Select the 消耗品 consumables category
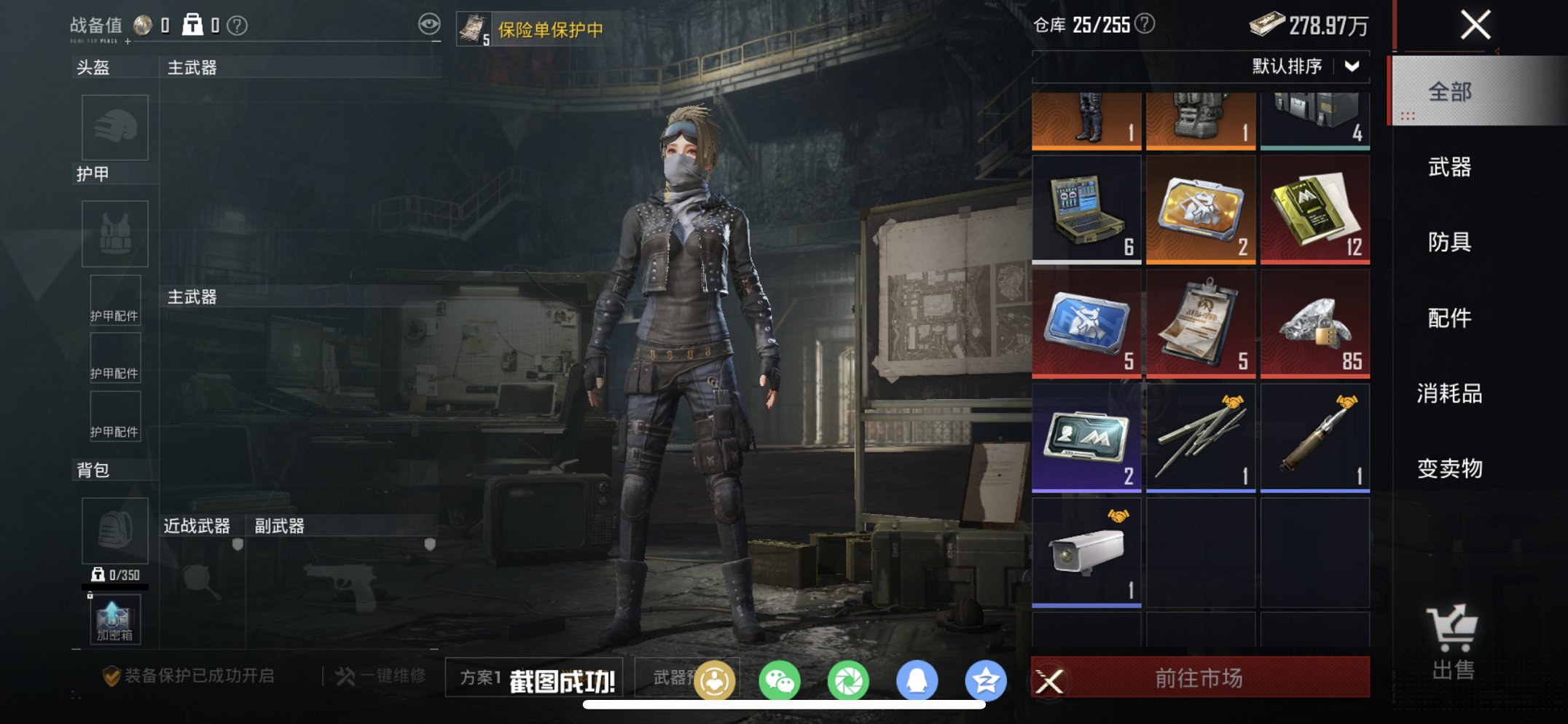 coord(1451,393)
